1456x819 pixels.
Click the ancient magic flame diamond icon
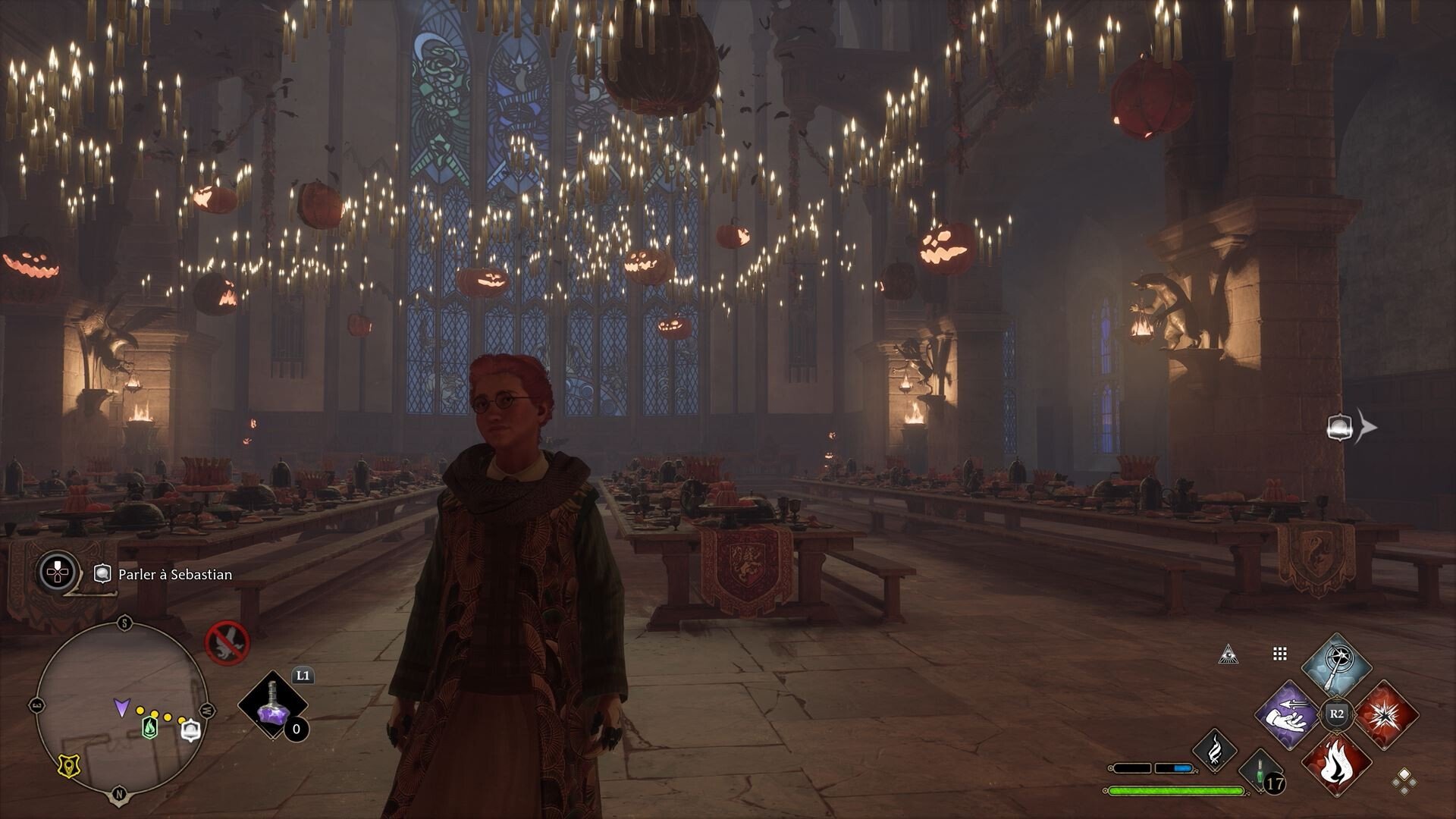pos(1215,749)
